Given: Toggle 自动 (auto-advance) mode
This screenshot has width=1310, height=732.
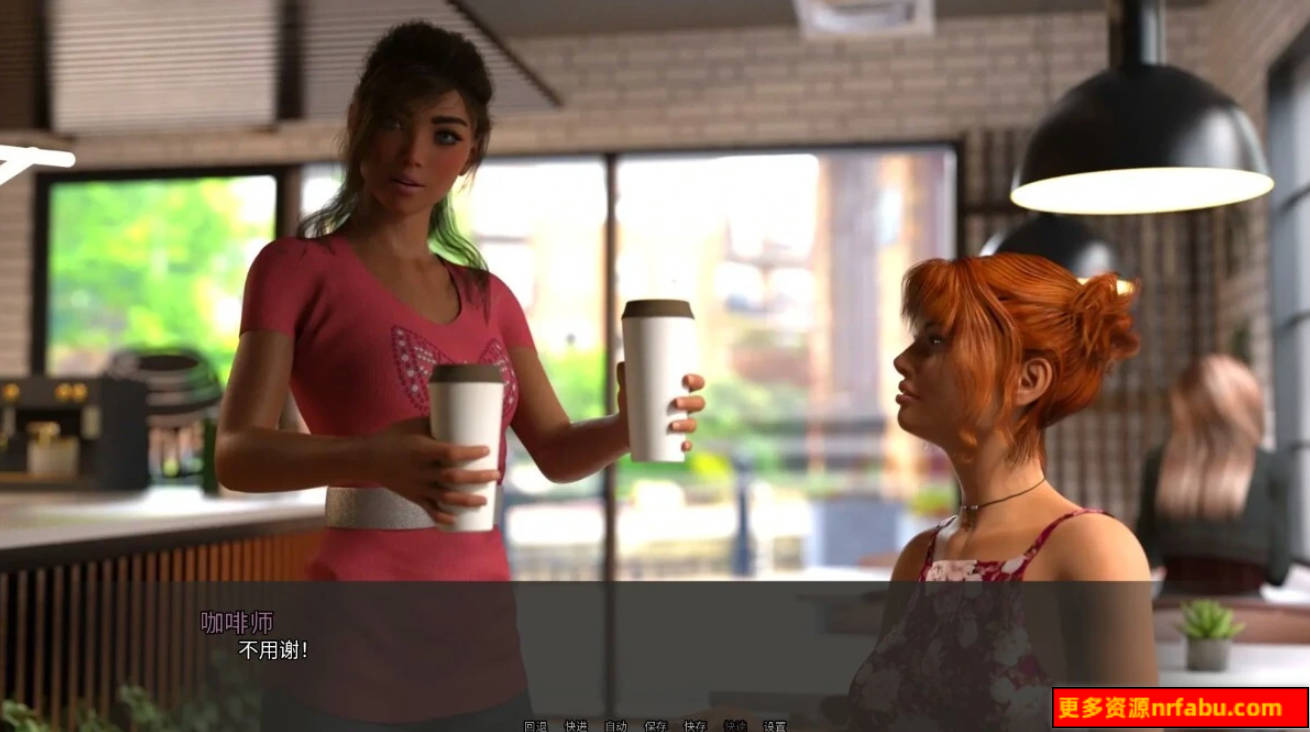Looking at the screenshot, I should (x=615, y=726).
